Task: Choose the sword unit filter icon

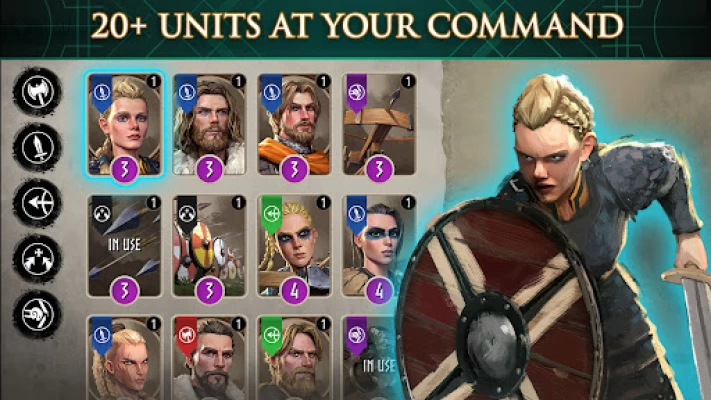Action: pos(35,146)
